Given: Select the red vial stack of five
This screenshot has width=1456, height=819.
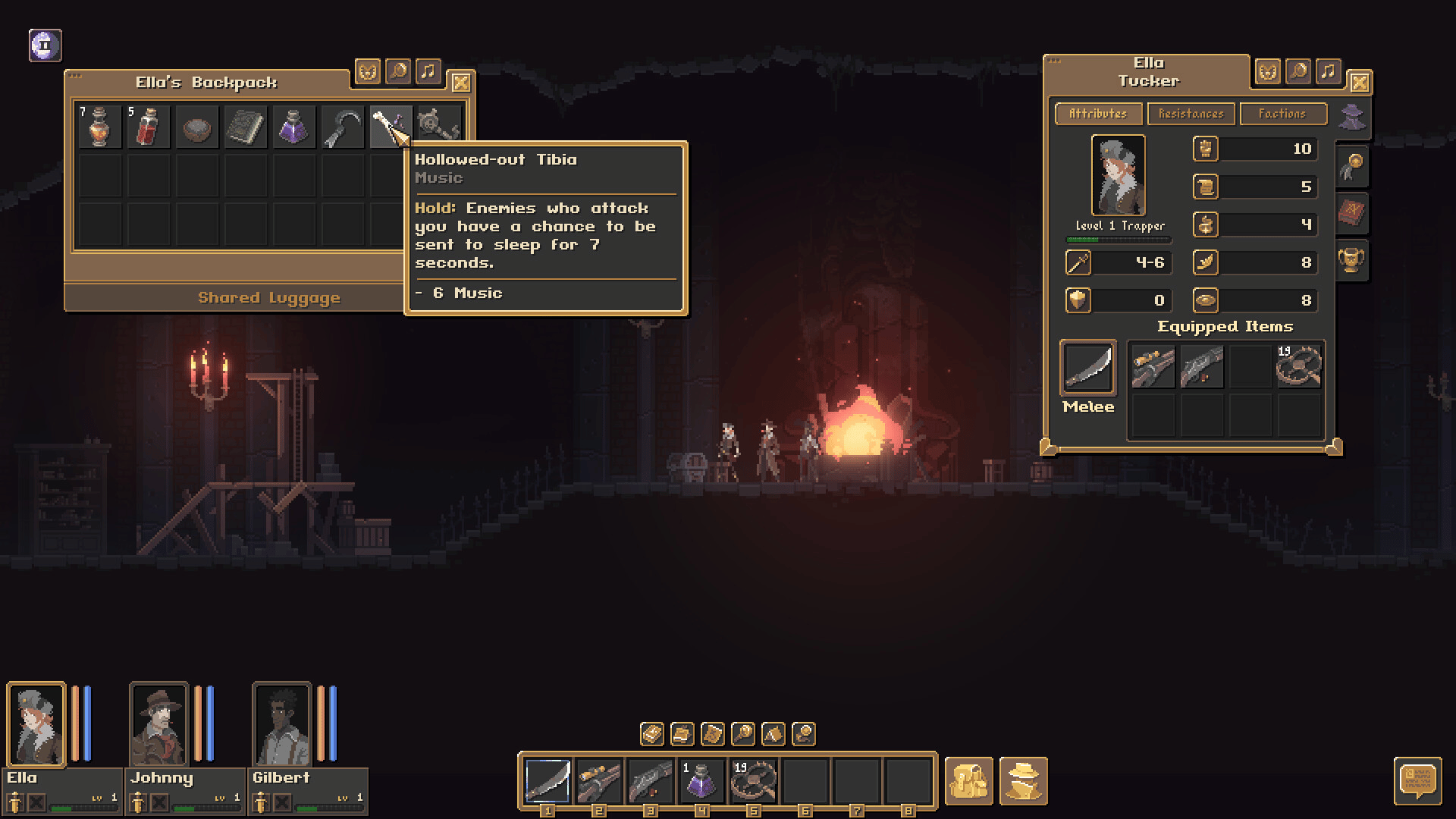Looking at the screenshot, I should coord(149,127).
